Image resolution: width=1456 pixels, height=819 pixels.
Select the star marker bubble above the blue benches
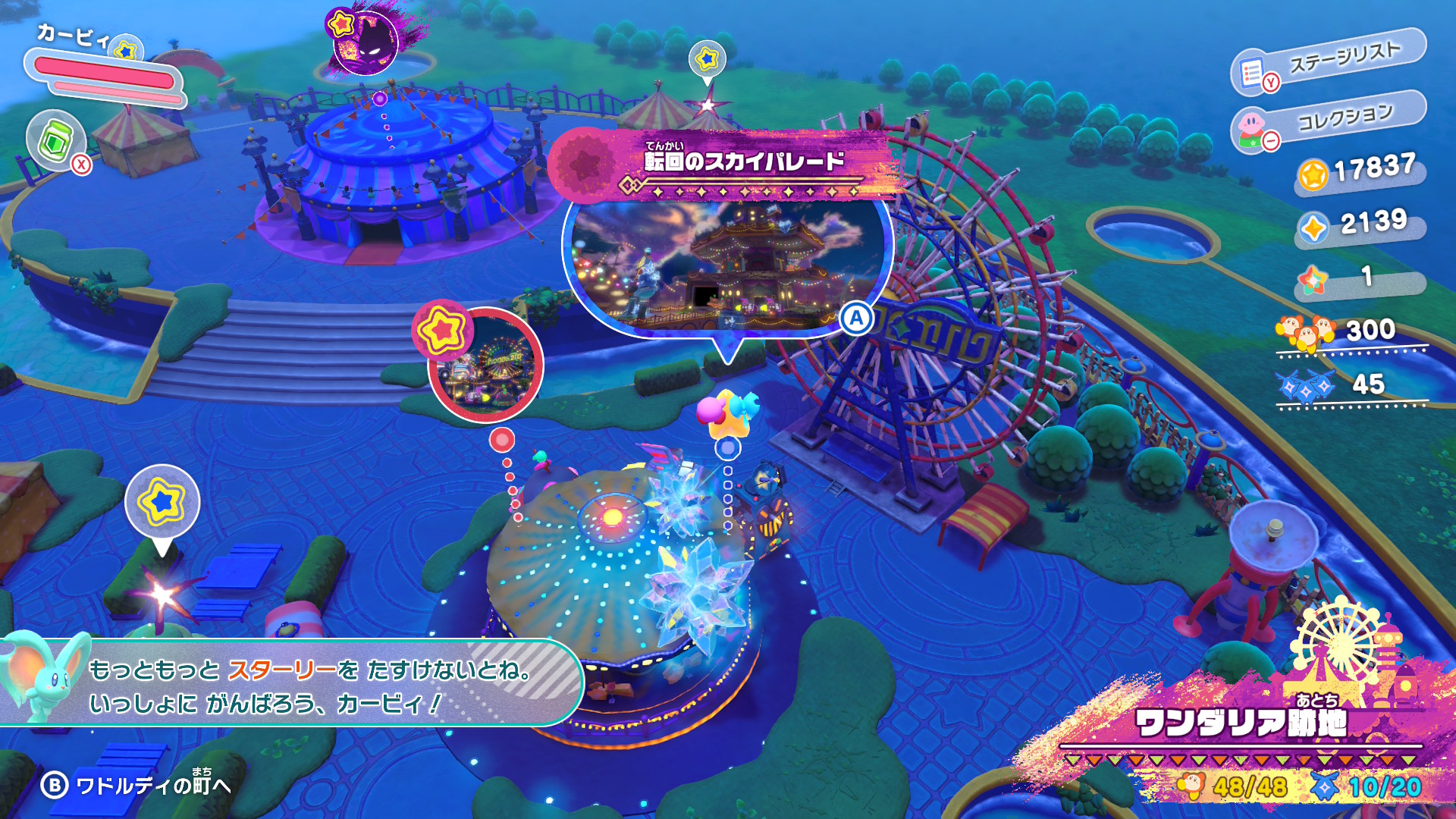click(162, 503)
